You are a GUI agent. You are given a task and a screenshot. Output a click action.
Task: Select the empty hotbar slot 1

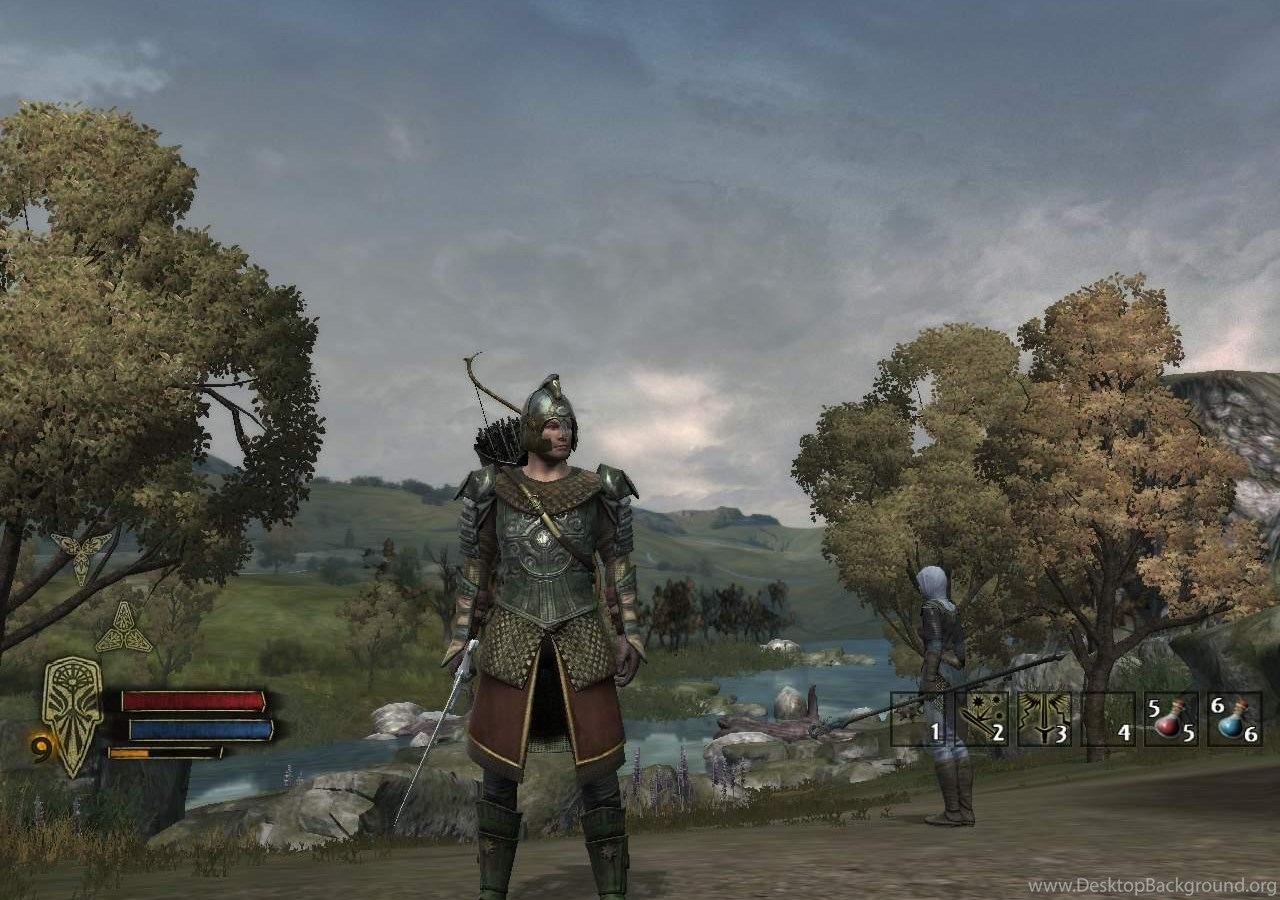click(918, 719)
